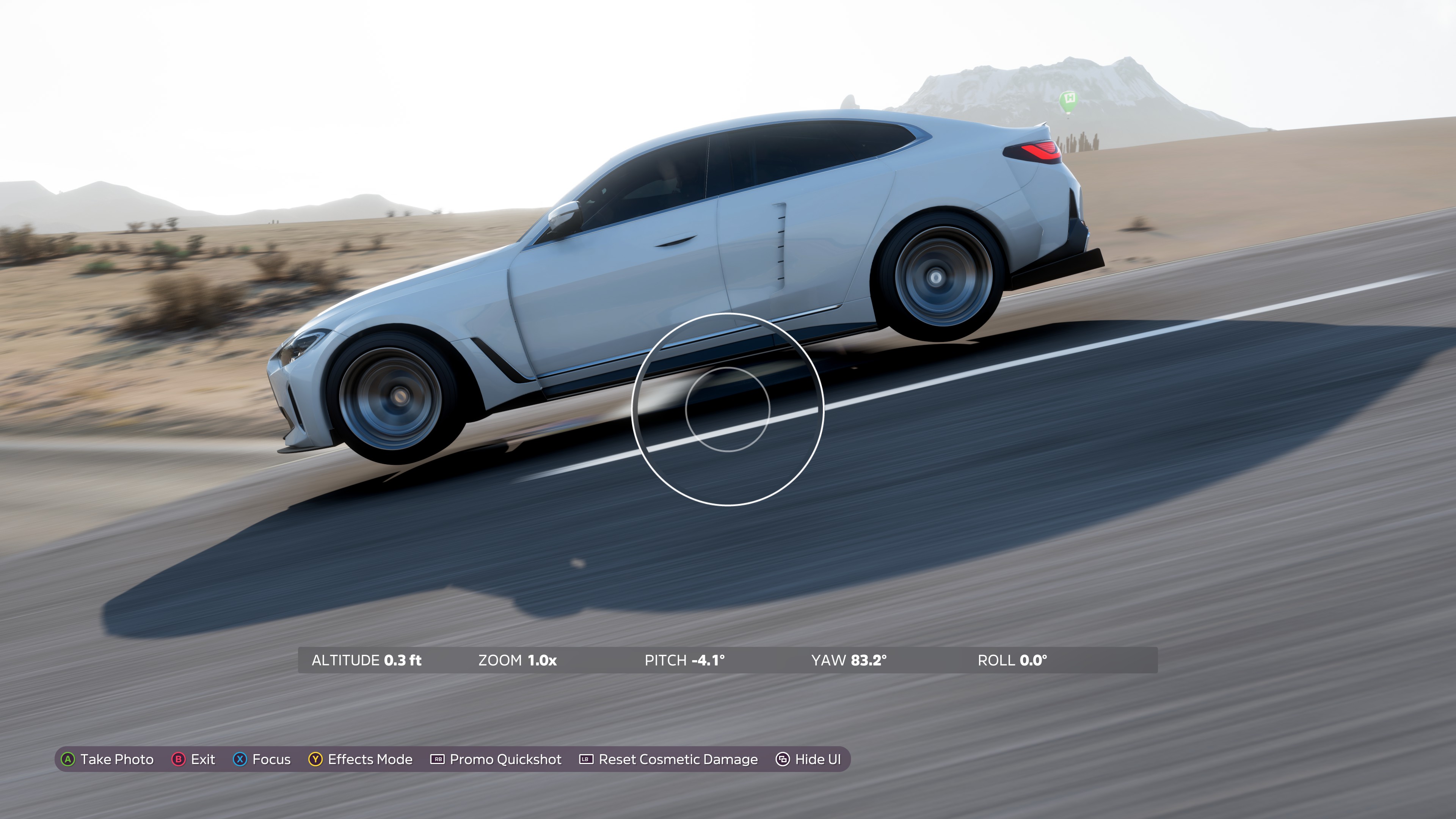Image resolution: width=1456 pixels, height=819 pixels.
Task: Take the photo using Take Photo
Action: 107,759
